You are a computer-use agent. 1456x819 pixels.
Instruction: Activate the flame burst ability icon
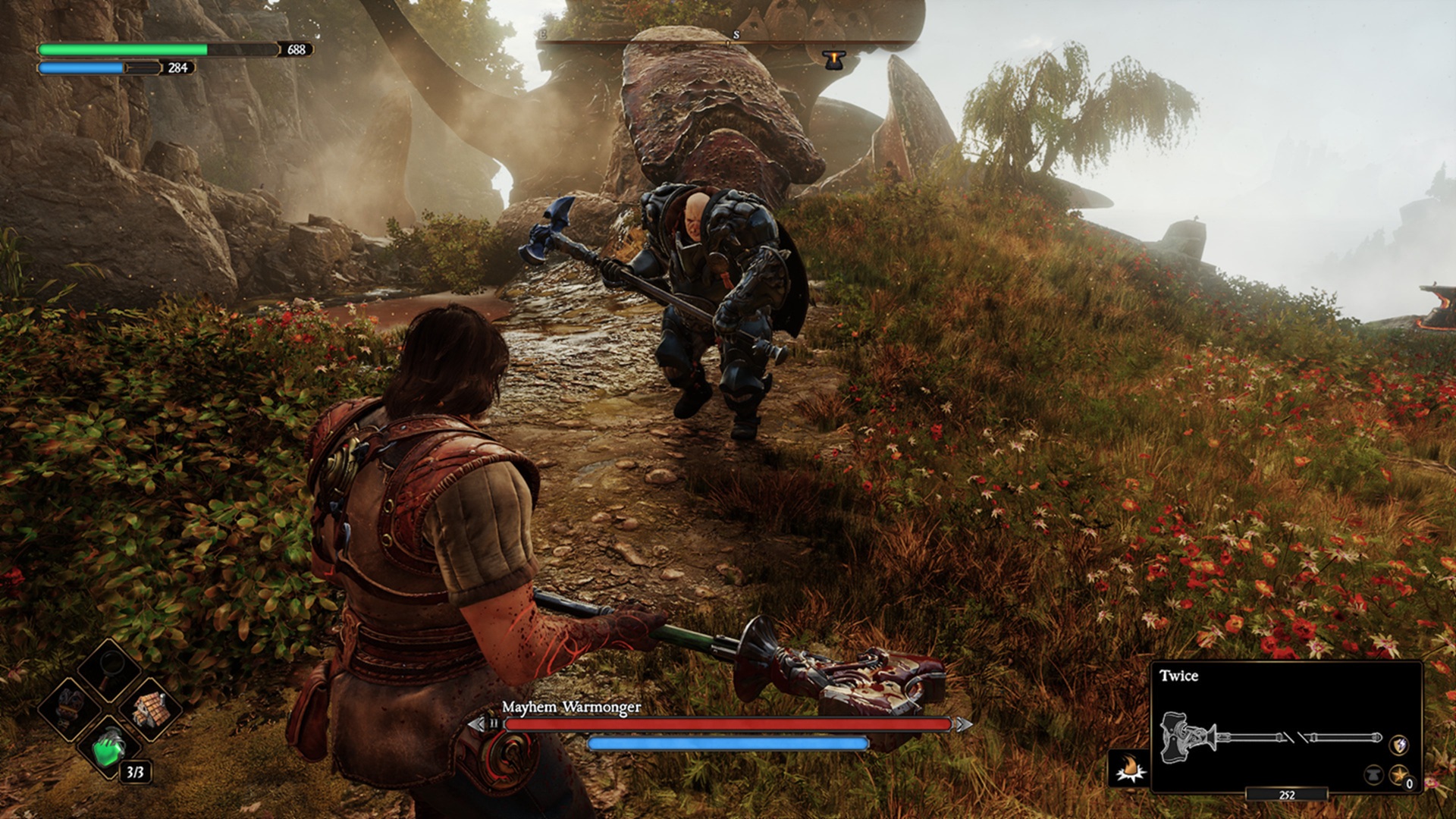click(1130, 768)
